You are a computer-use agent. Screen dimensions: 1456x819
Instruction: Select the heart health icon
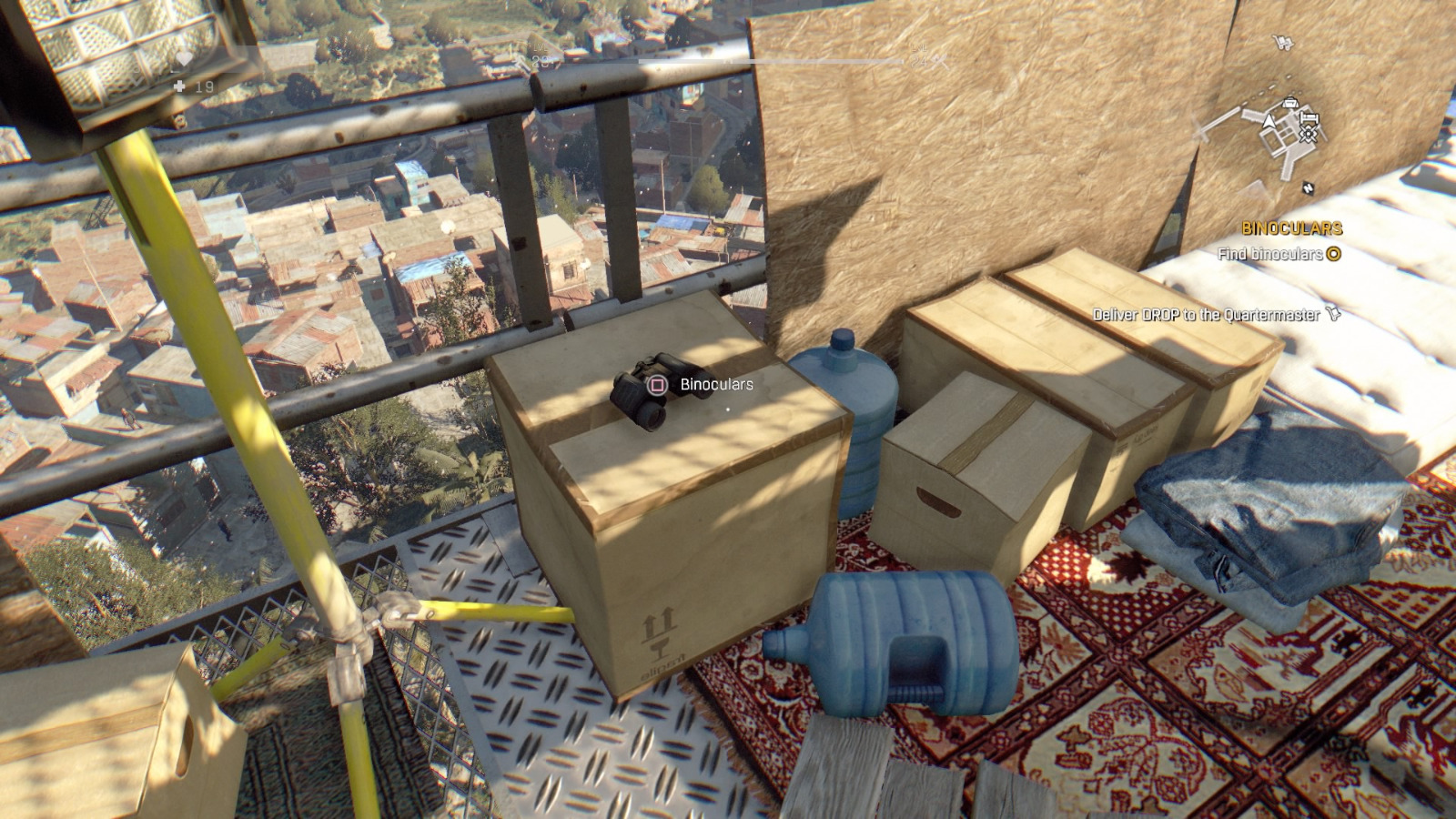[185, 58]
